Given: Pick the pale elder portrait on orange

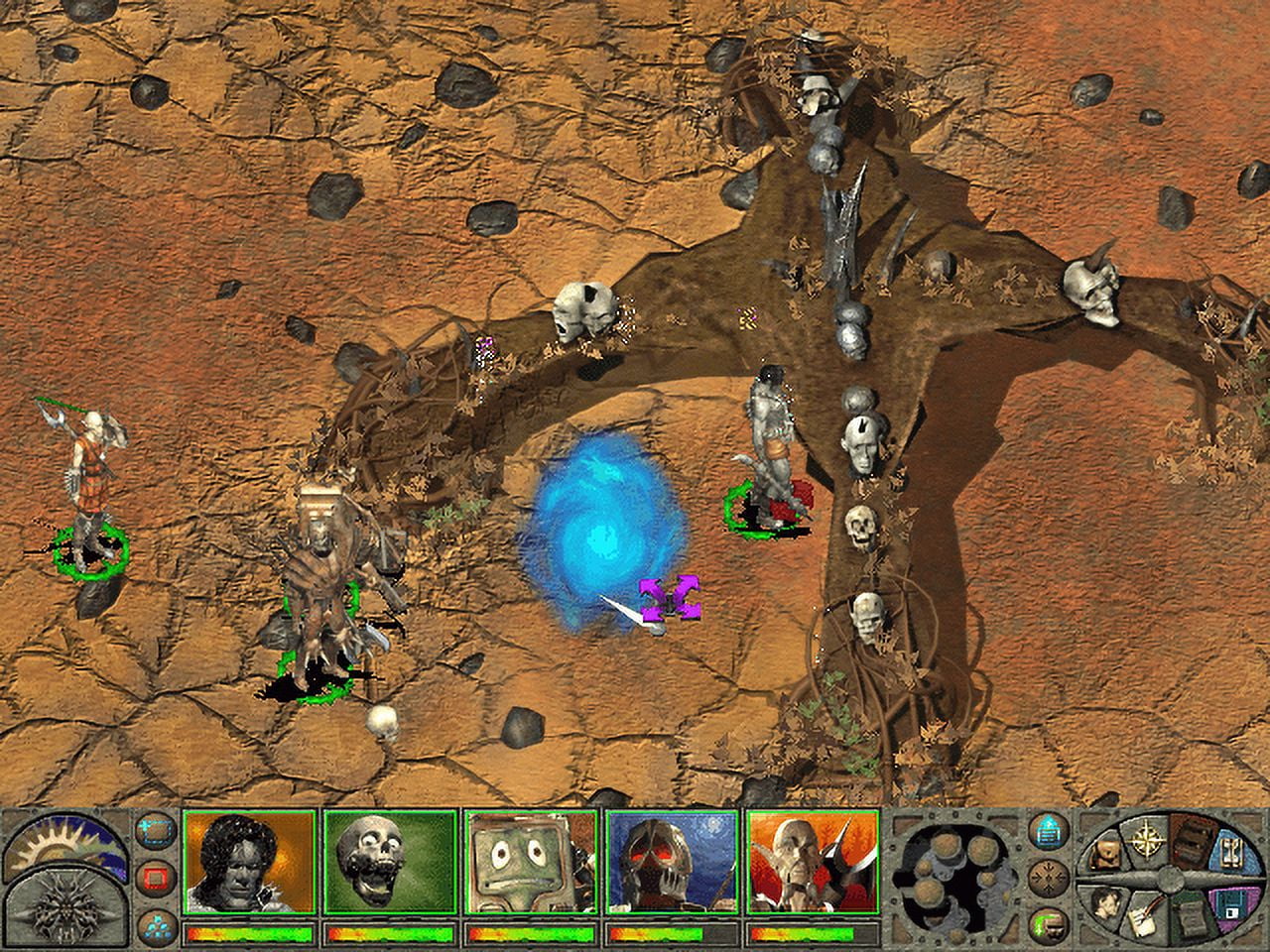Looking at the screenshot, I should [814, 861].
